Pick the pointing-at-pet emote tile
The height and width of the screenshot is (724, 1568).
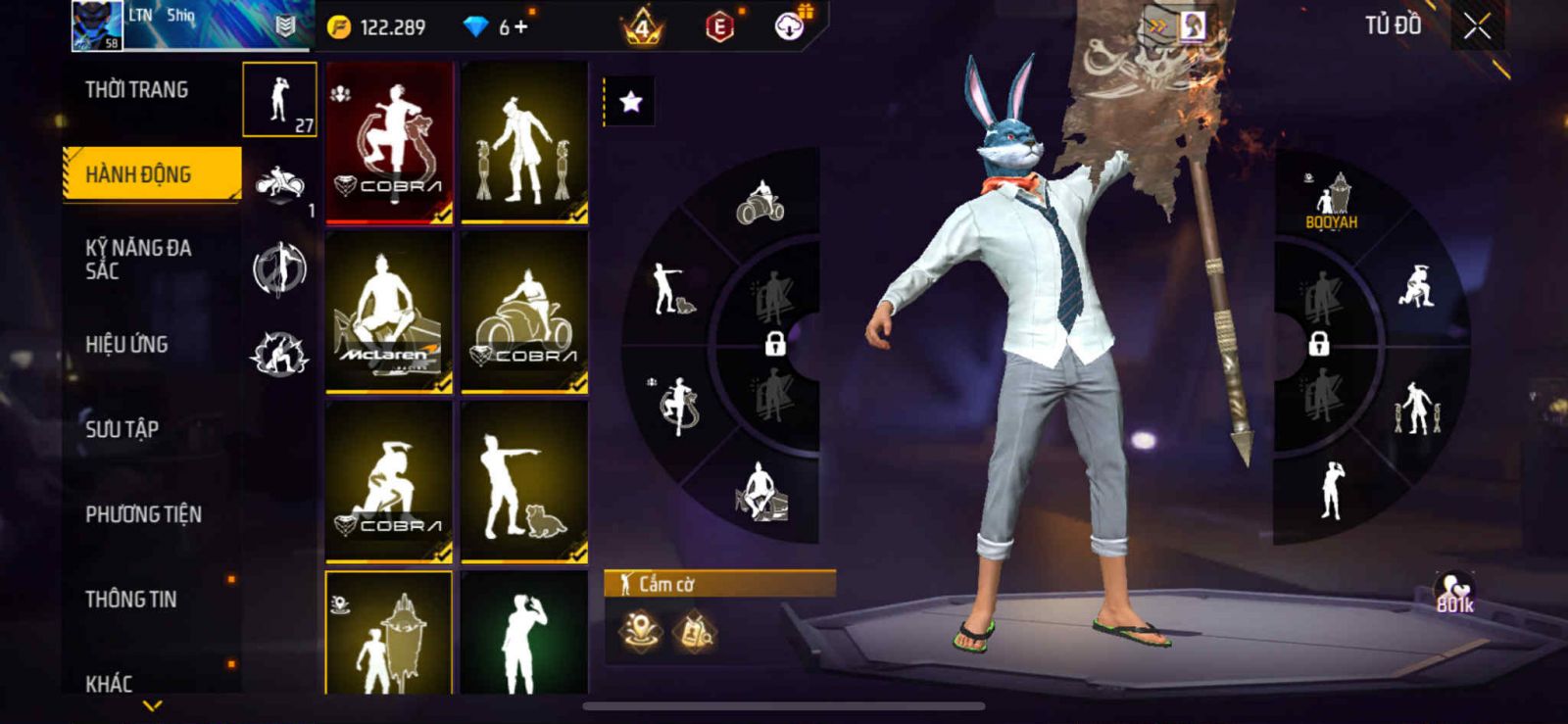coord(524,481)
